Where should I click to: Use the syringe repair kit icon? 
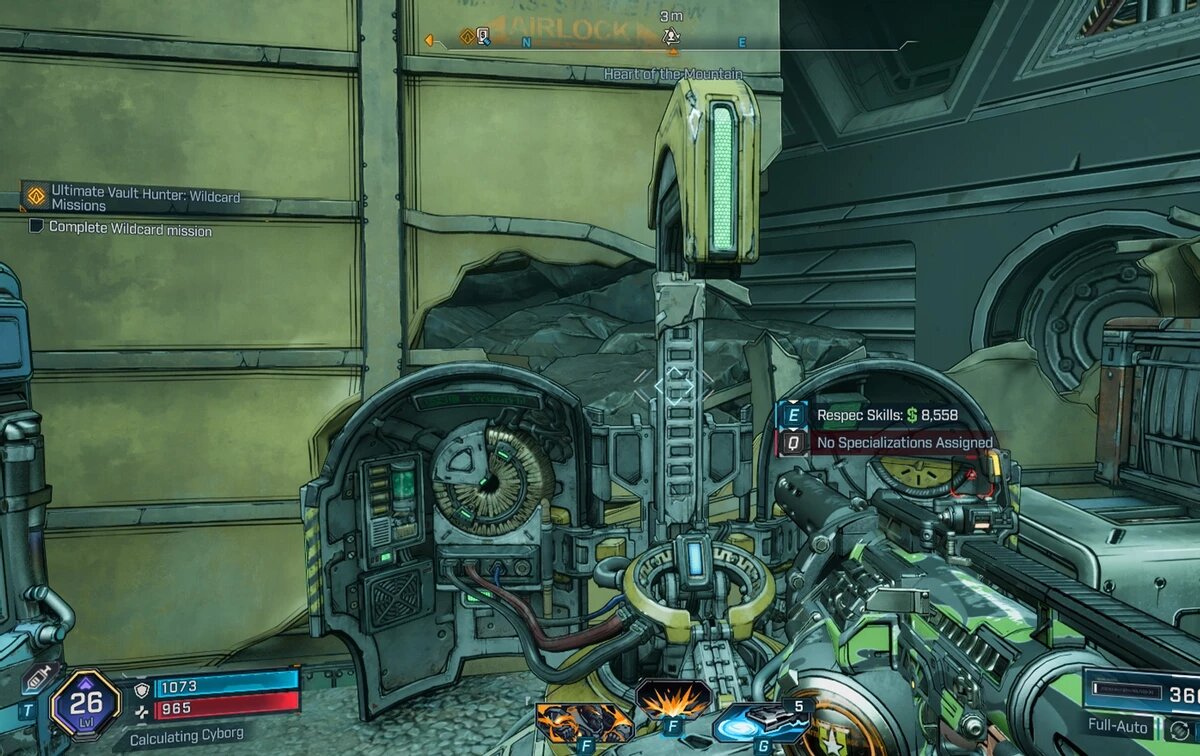click(x=38, y=679)
